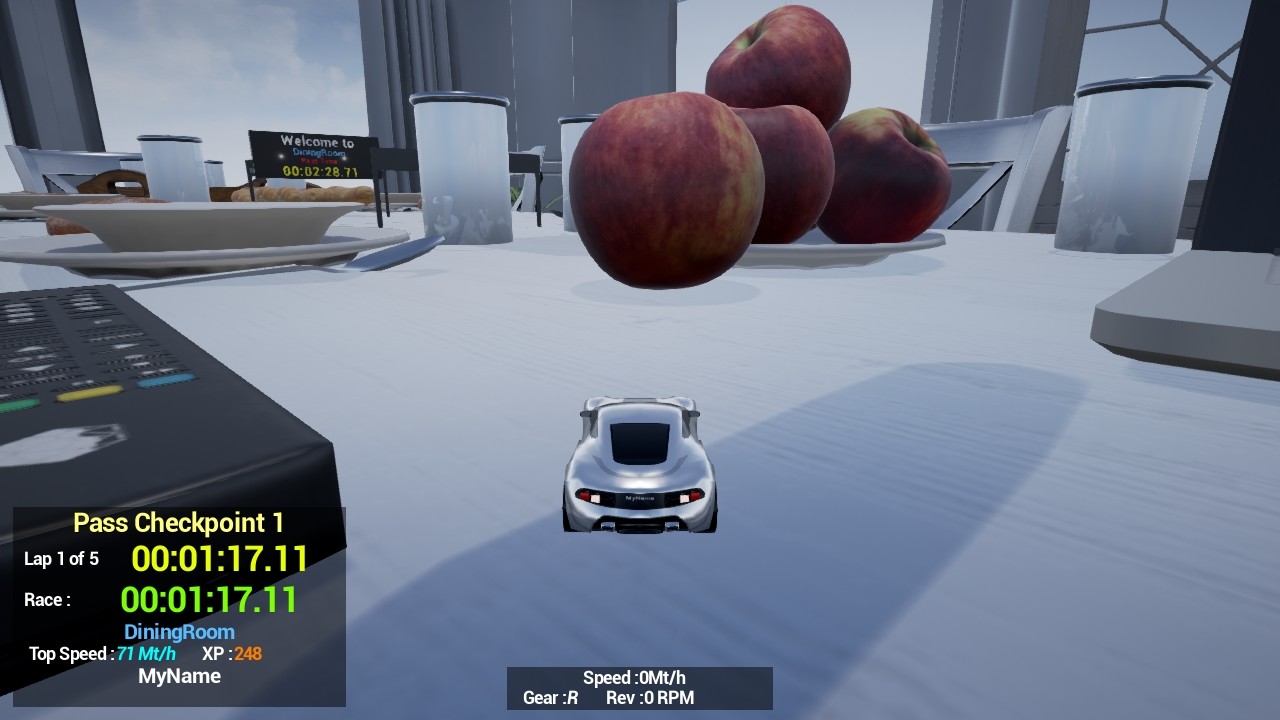The width and height of the screenshot is (1280, 720).
Task: Click the green race timer display
Action: 210,600
